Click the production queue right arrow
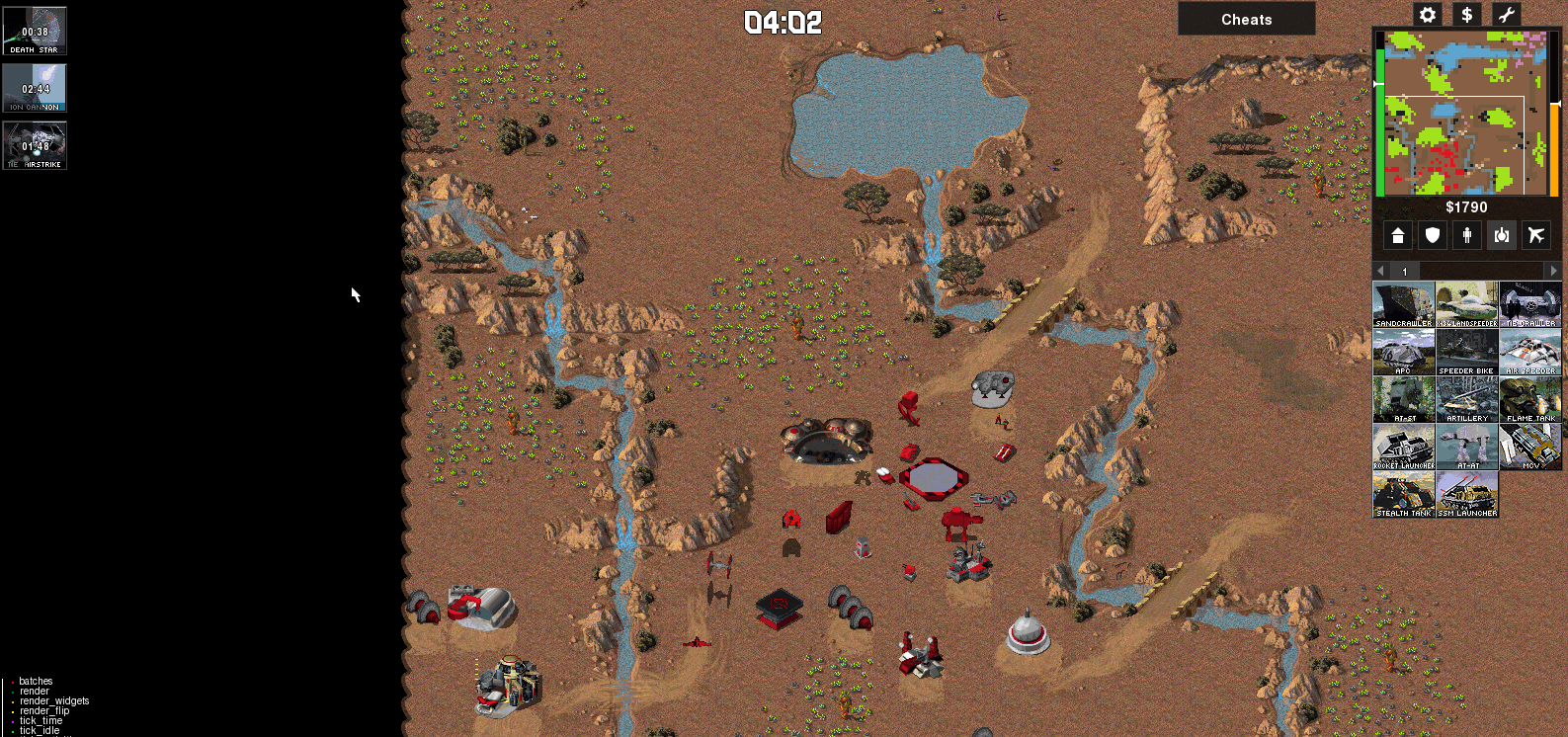The image size is (1568, 737). 1553,271
